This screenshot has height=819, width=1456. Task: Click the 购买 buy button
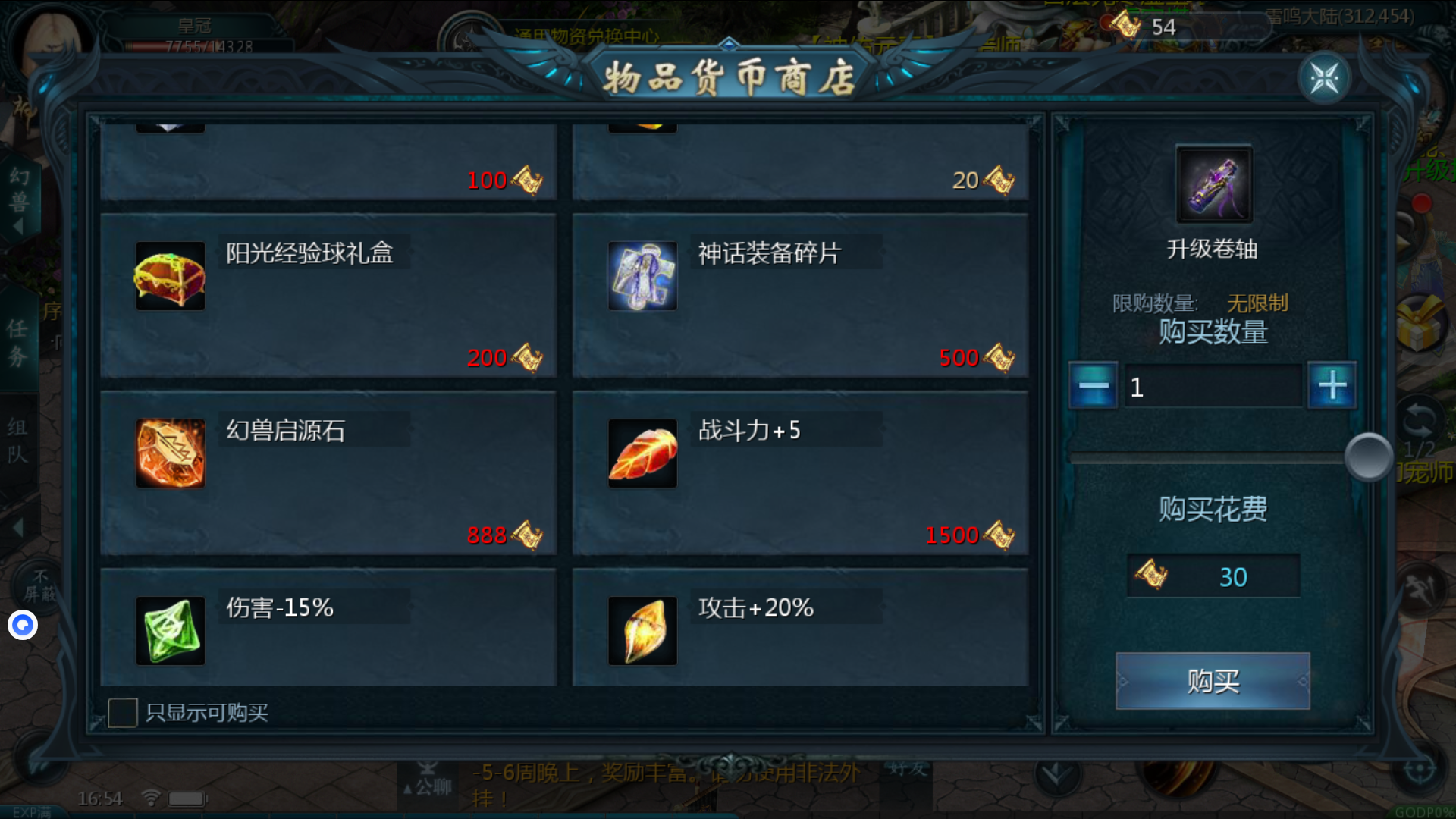tap(1213, 681)
